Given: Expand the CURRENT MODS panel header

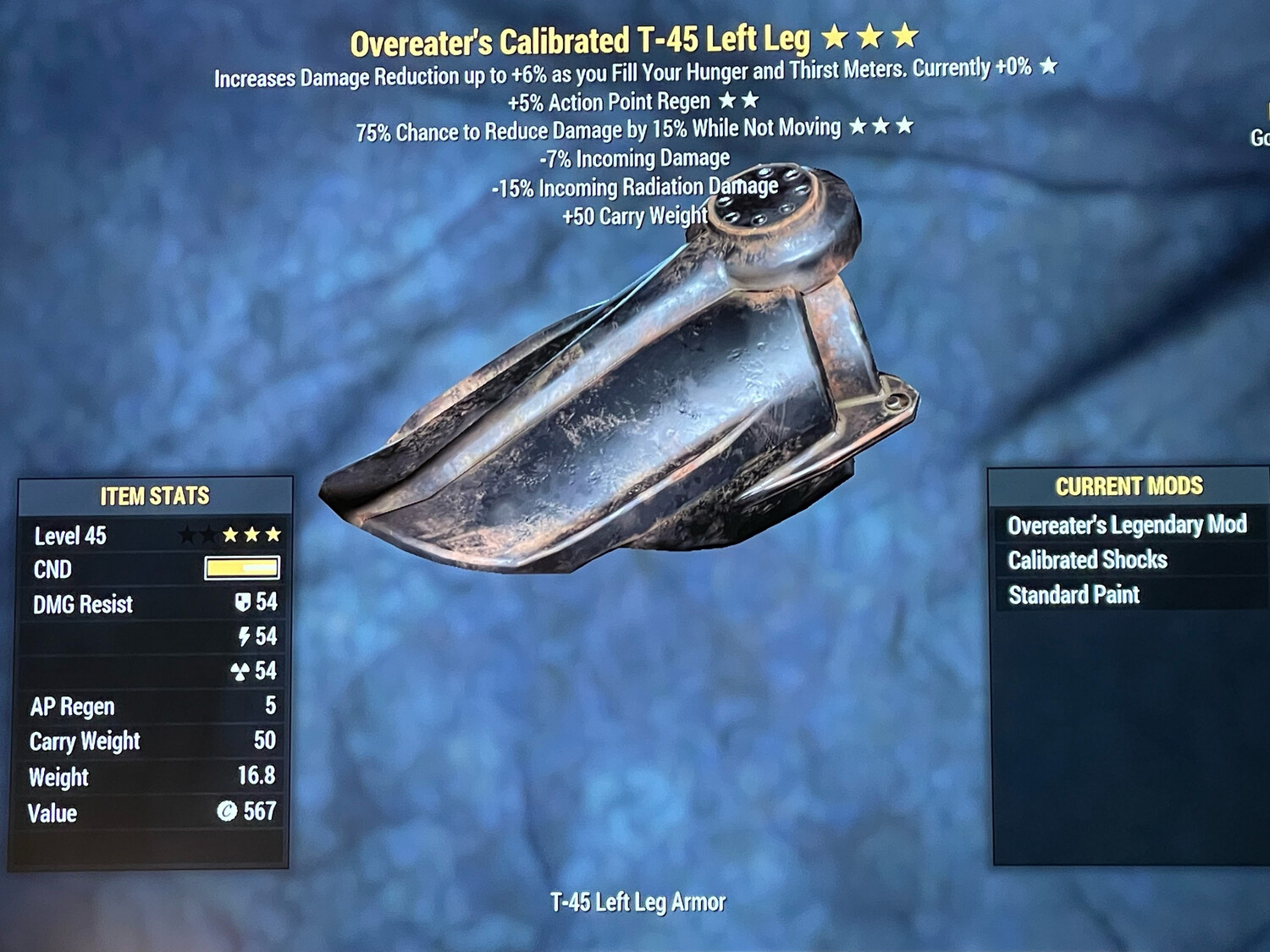Looking at the screenshot, I should coord(1129,487).
